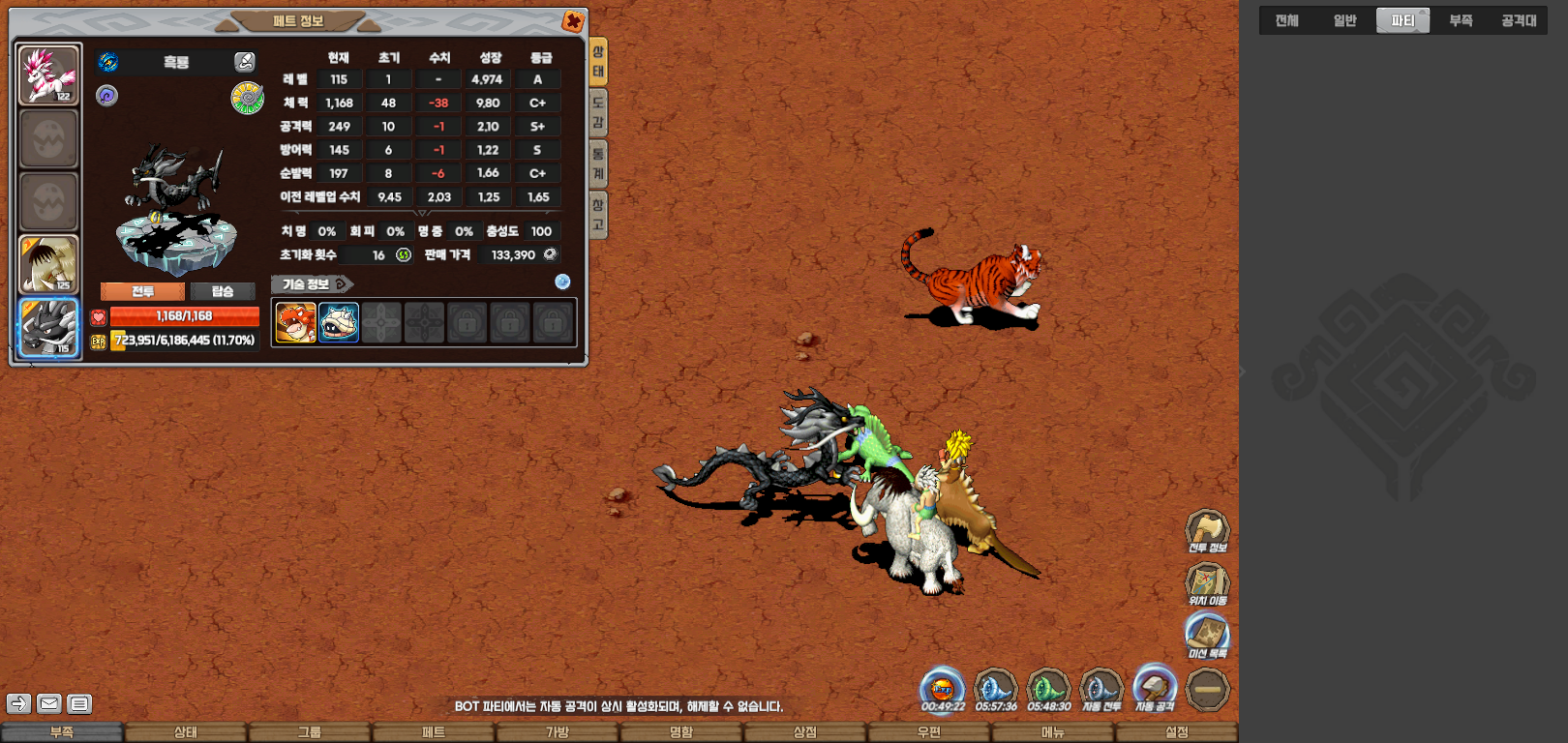
Task: Toggle the 자동 전투 auto battle icon
Action: point(1101,688)
